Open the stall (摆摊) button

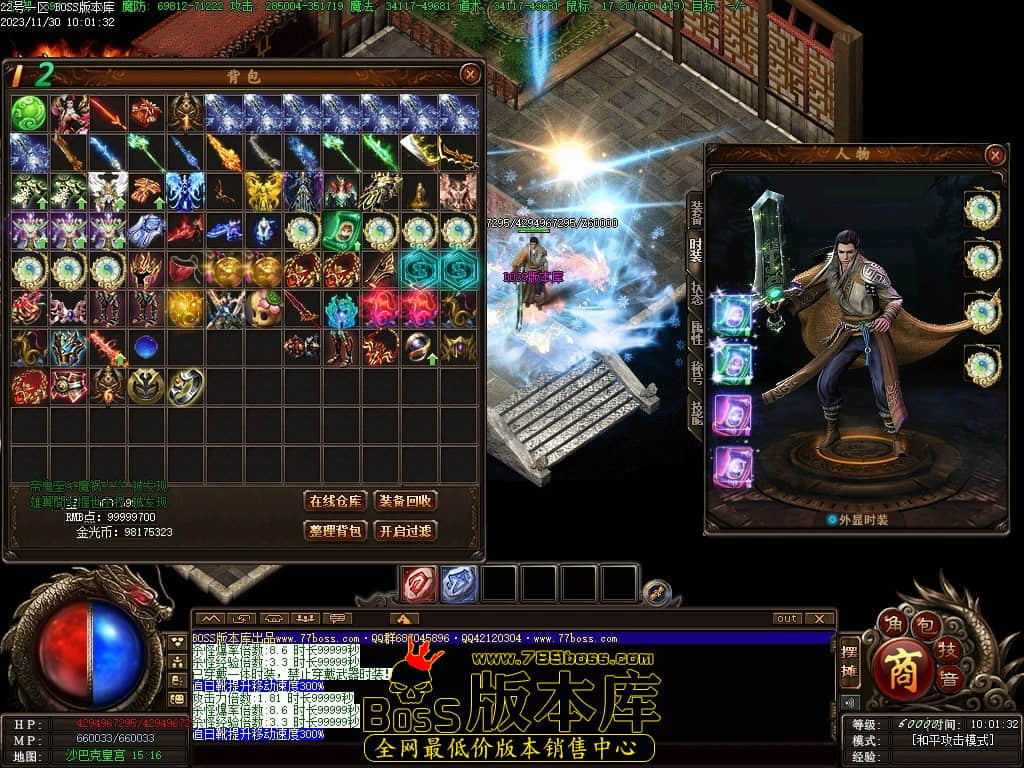pyautogui.click(x=849, y=662)
